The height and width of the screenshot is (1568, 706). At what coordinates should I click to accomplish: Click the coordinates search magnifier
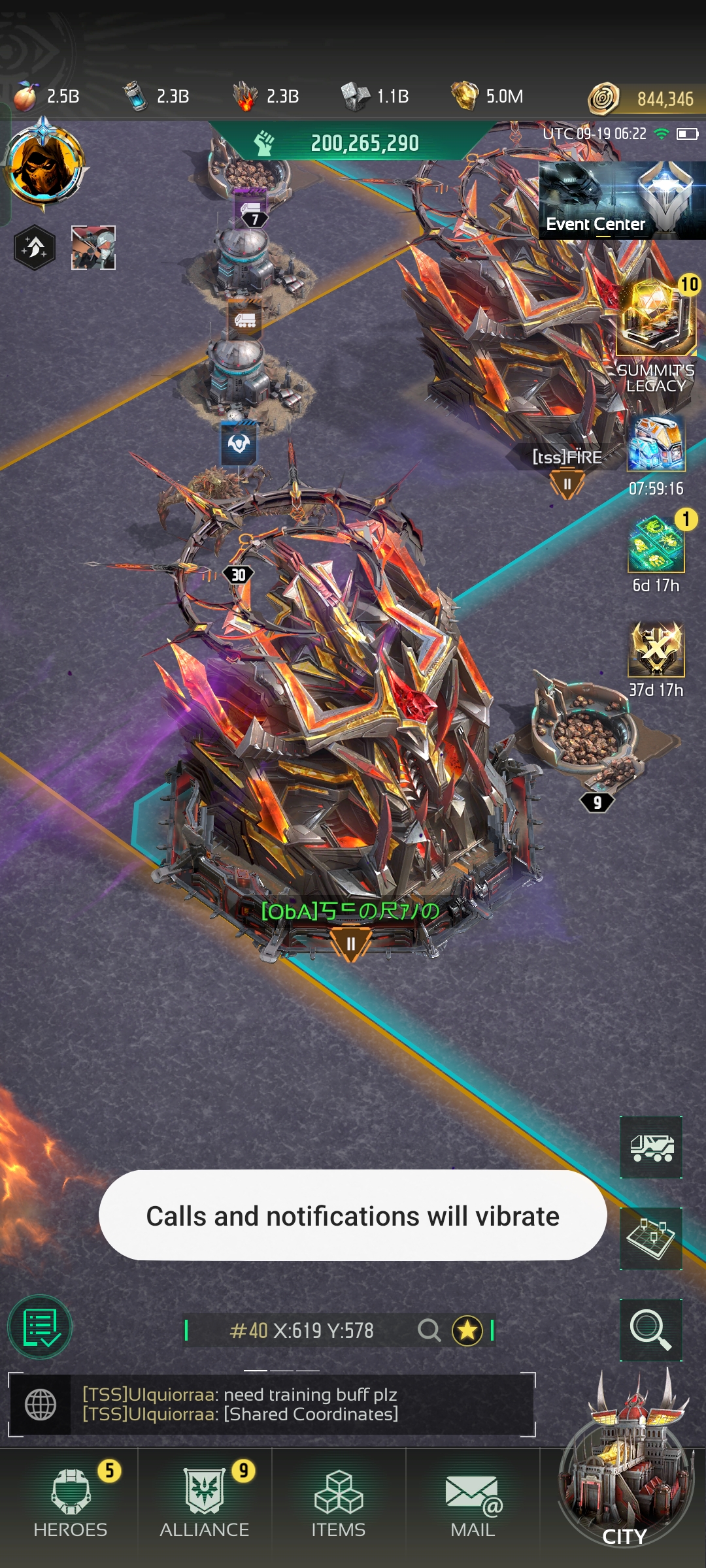pyautogui.click(x=429, y=1330)
